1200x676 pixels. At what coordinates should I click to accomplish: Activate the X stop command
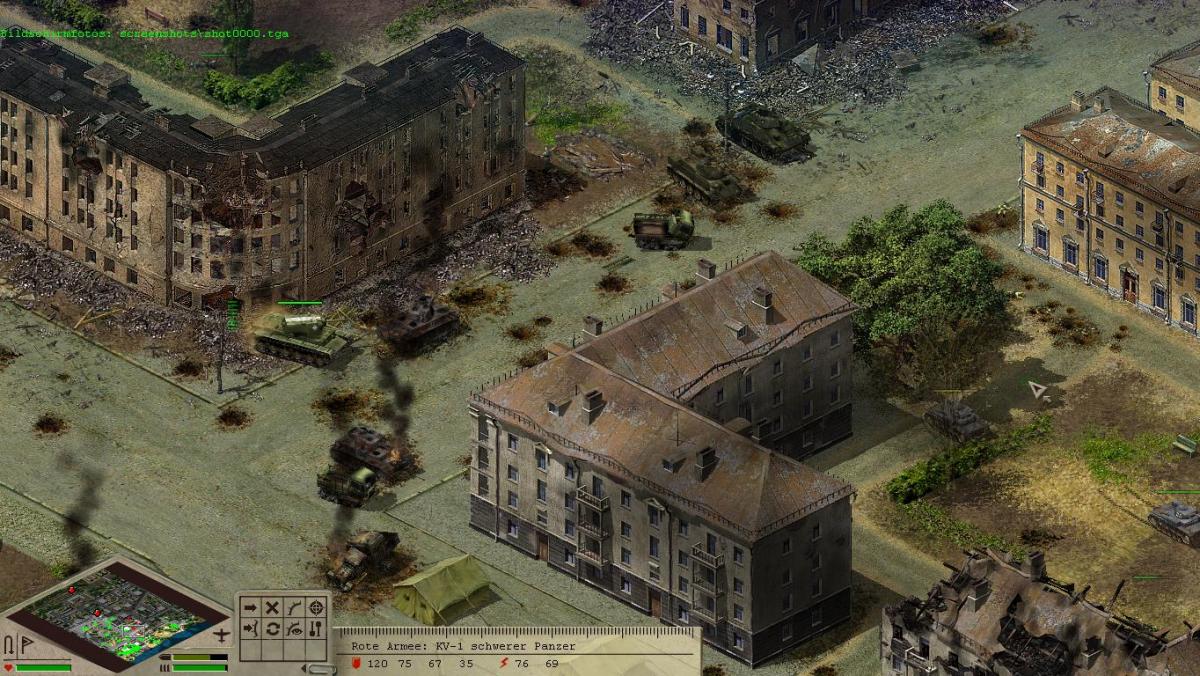tap(272, 607)
